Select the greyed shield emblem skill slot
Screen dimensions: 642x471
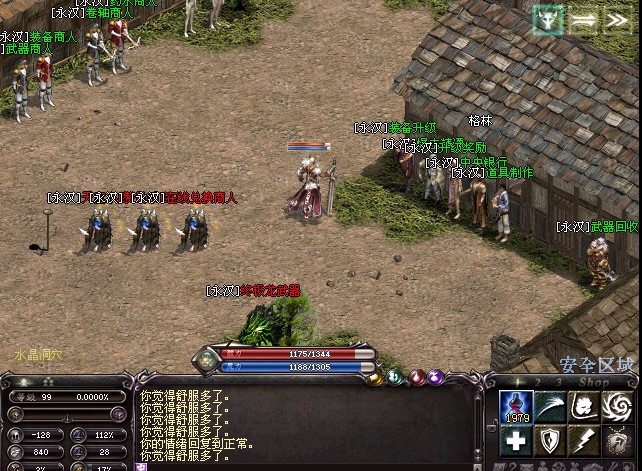(617, 440)
